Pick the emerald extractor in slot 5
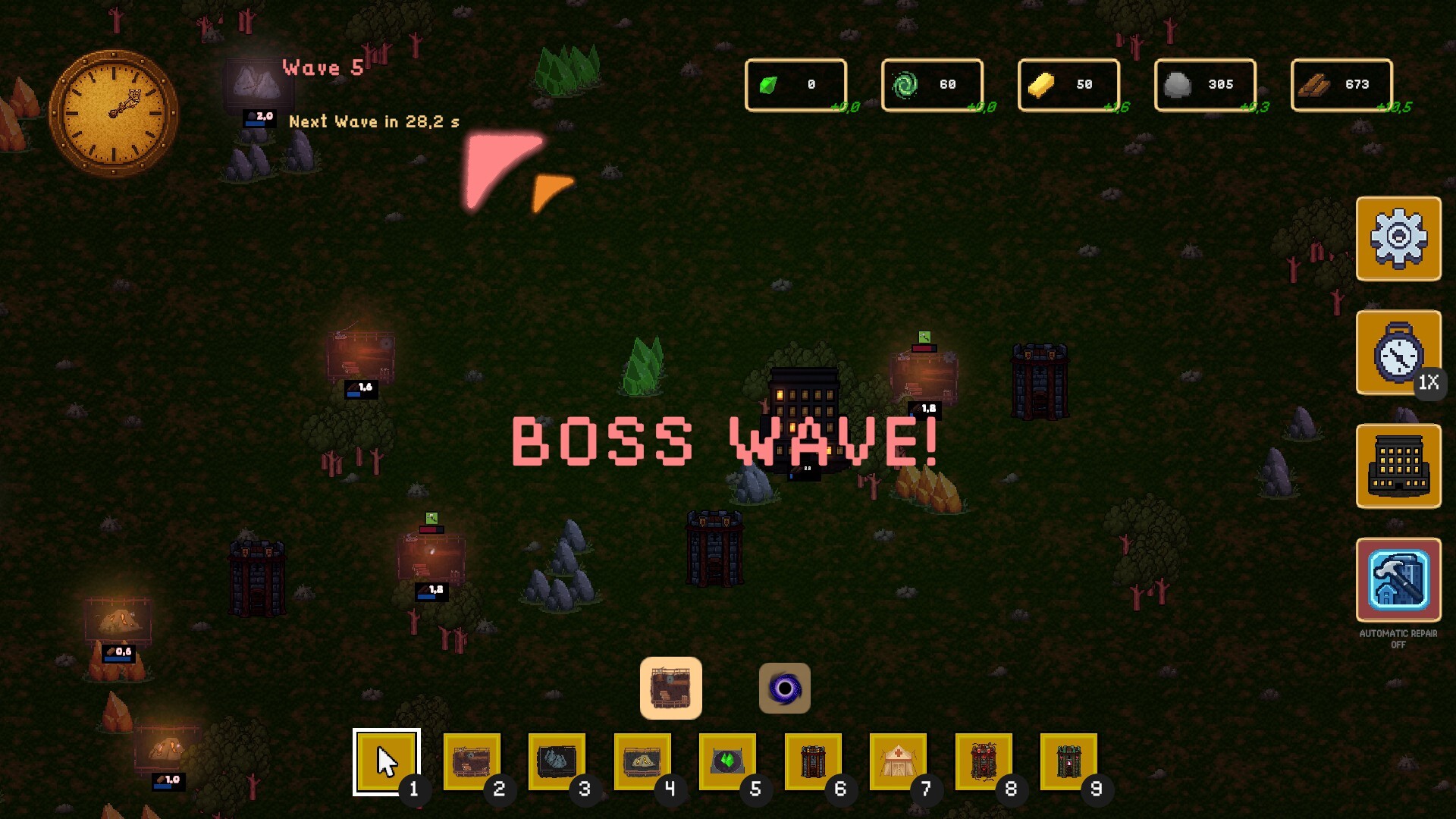 [x=726, y=761]
